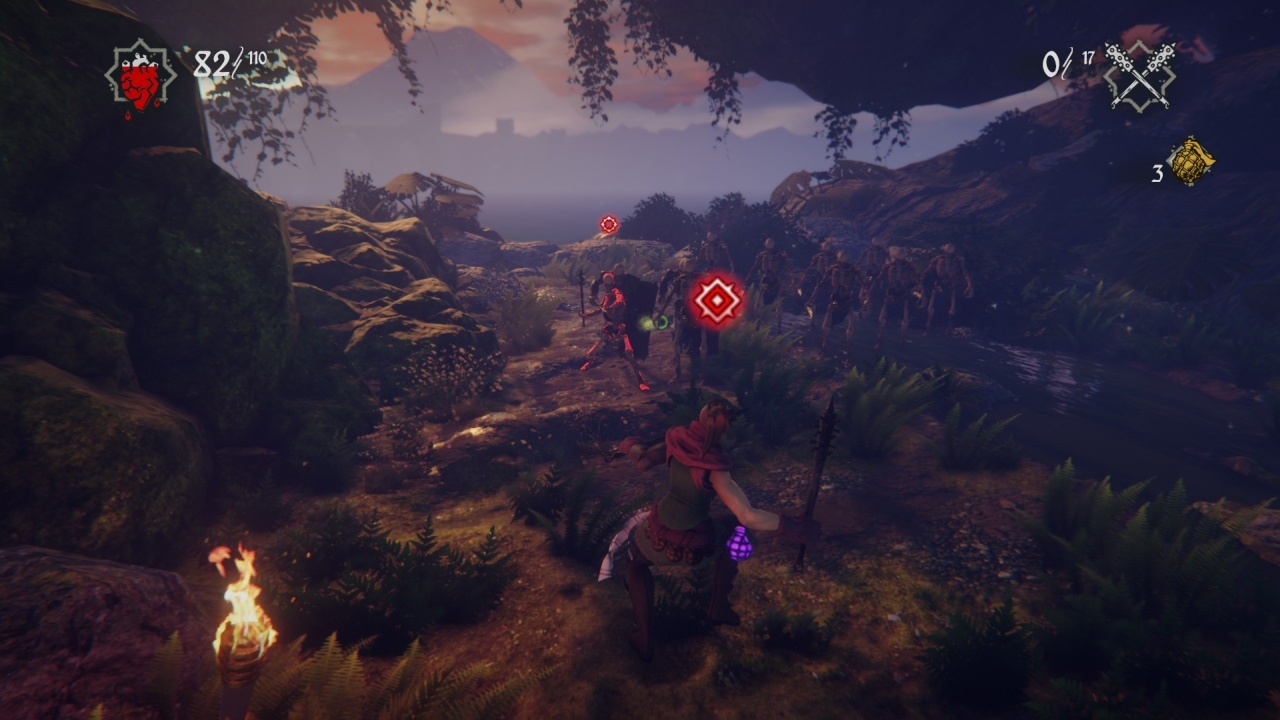Click the large red lock-on target marker
The height and width of the screenshot is (720, 1280).
(716, 300)
